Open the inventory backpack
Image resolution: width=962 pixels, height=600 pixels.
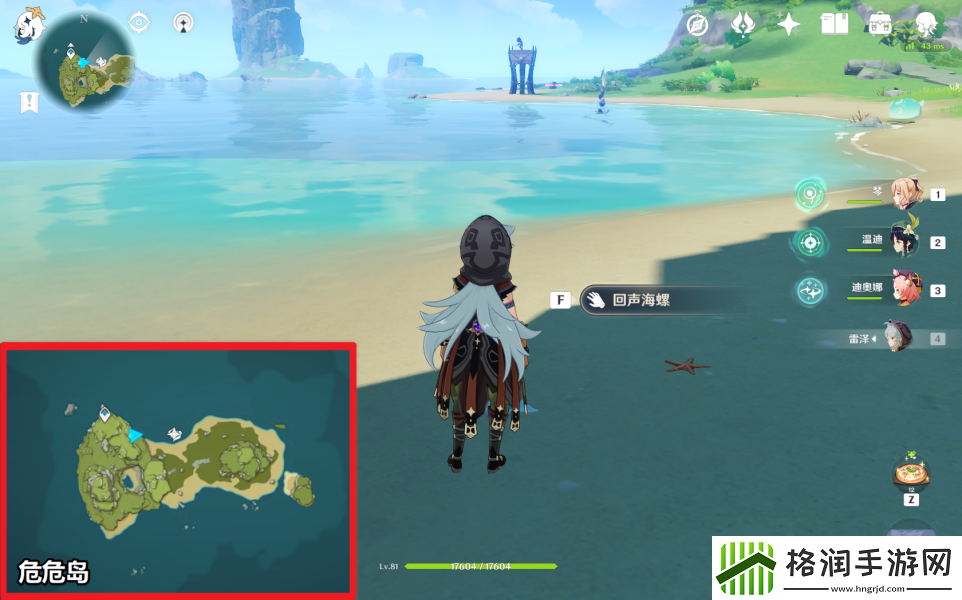880,24
